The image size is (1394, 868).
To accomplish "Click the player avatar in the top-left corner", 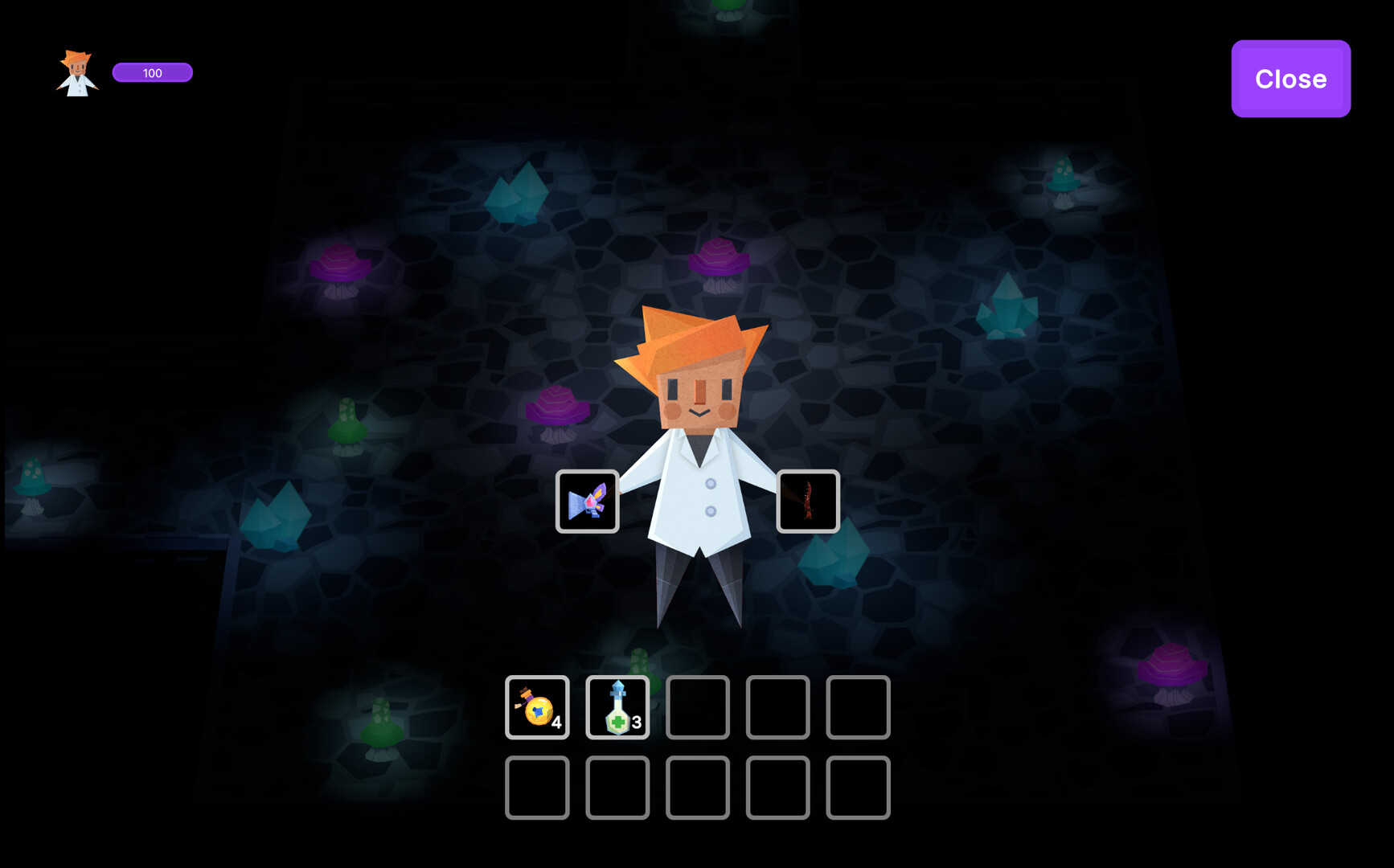I will tap(76, 72).
